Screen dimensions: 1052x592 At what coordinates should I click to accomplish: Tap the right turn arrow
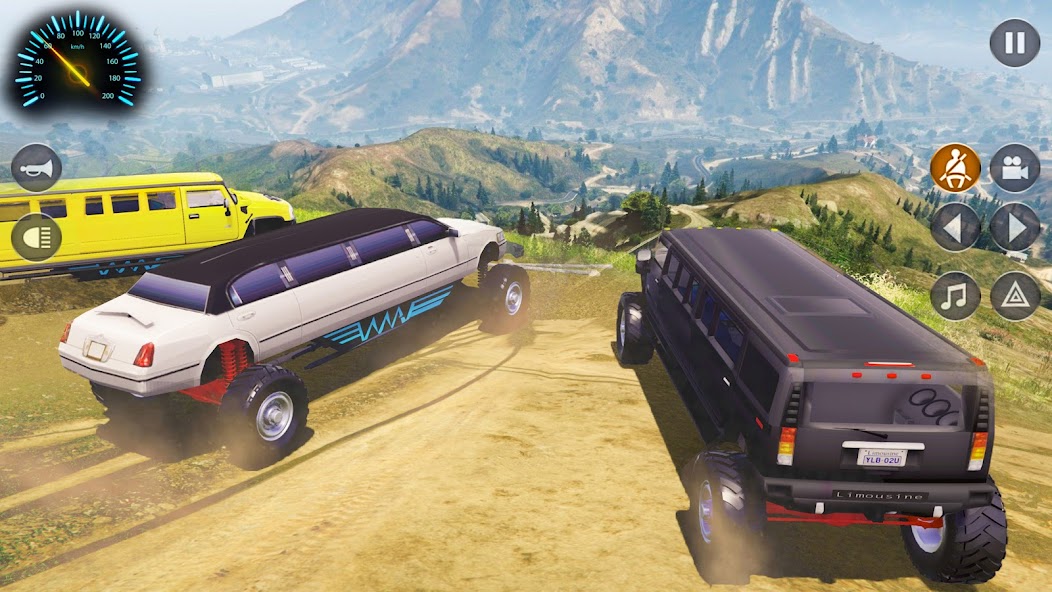coord(1015,228)
